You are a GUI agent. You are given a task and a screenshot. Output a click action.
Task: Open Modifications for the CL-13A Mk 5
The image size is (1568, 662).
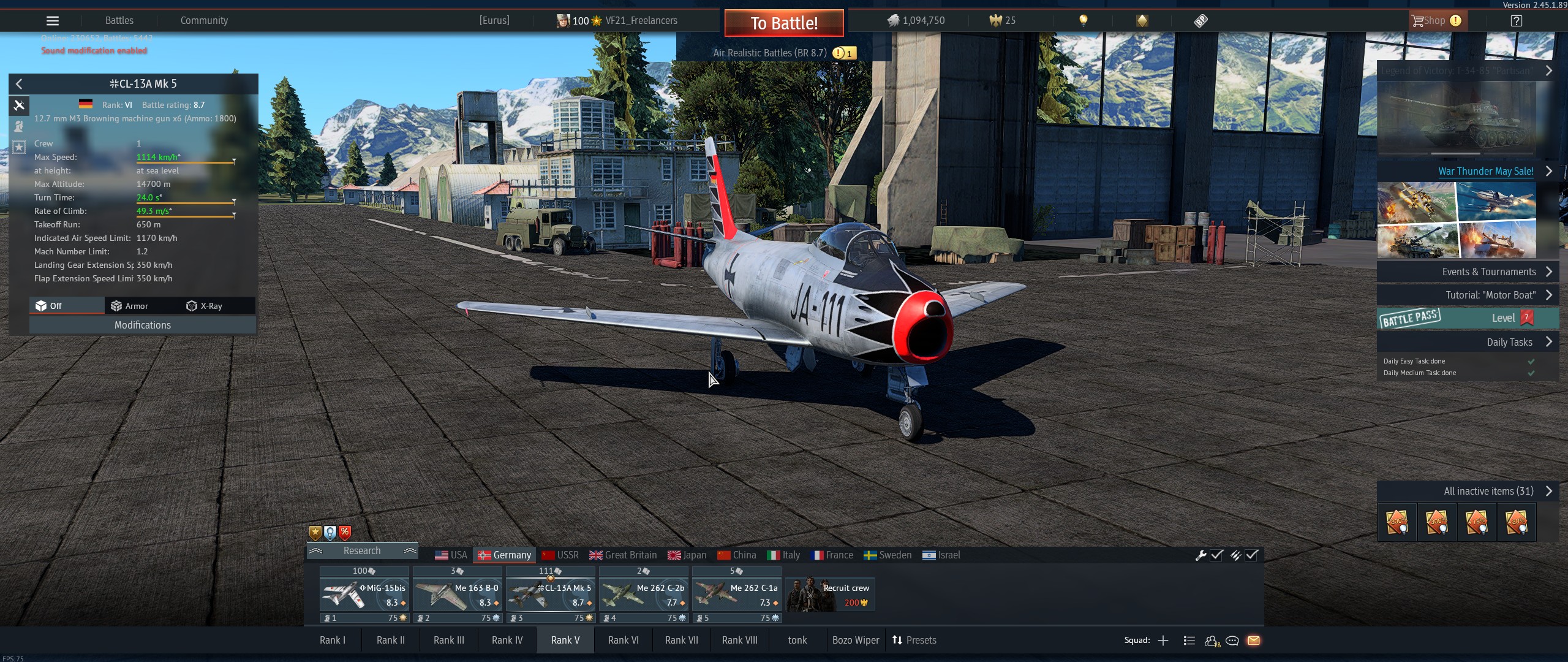142,325
